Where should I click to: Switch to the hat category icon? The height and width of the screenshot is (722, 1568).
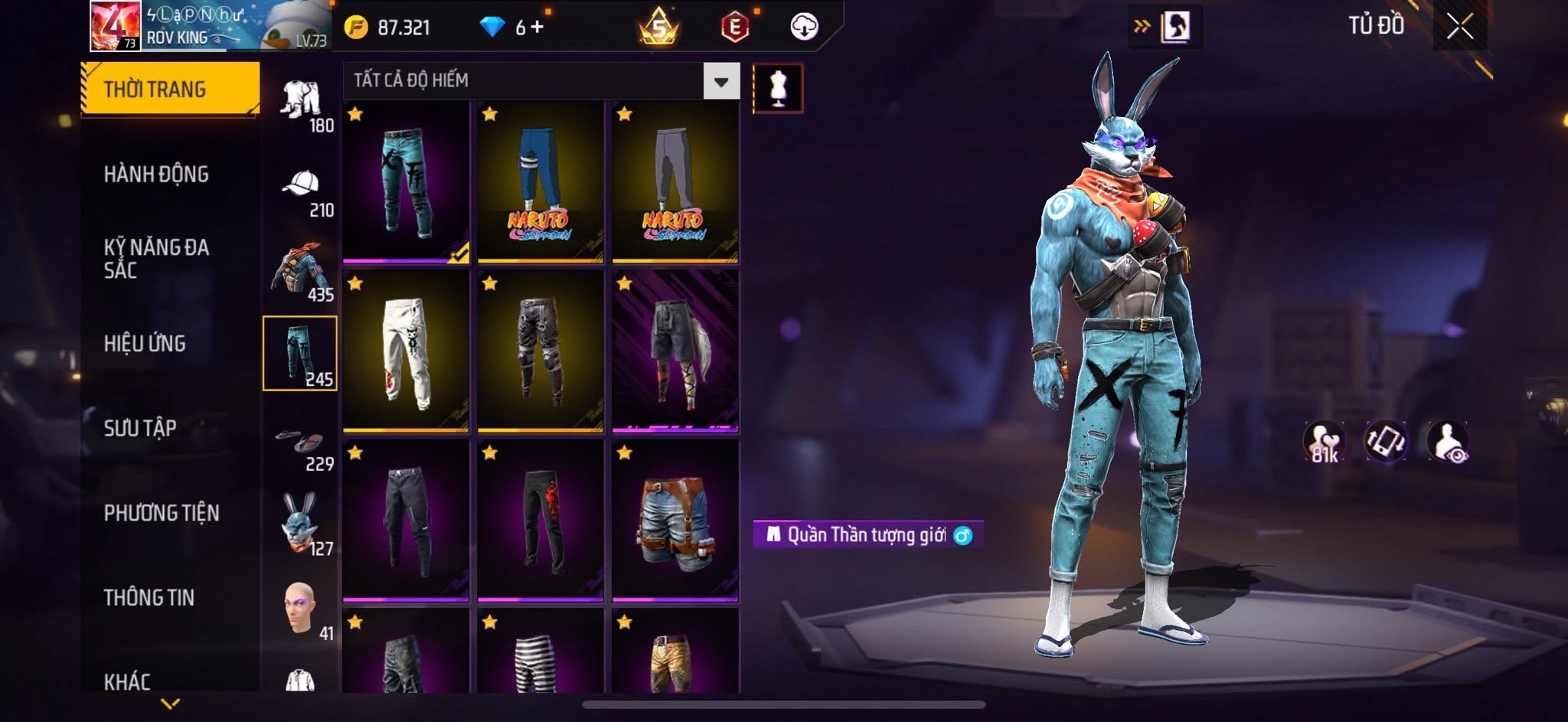pyautogui.click(x=301, y=191)
